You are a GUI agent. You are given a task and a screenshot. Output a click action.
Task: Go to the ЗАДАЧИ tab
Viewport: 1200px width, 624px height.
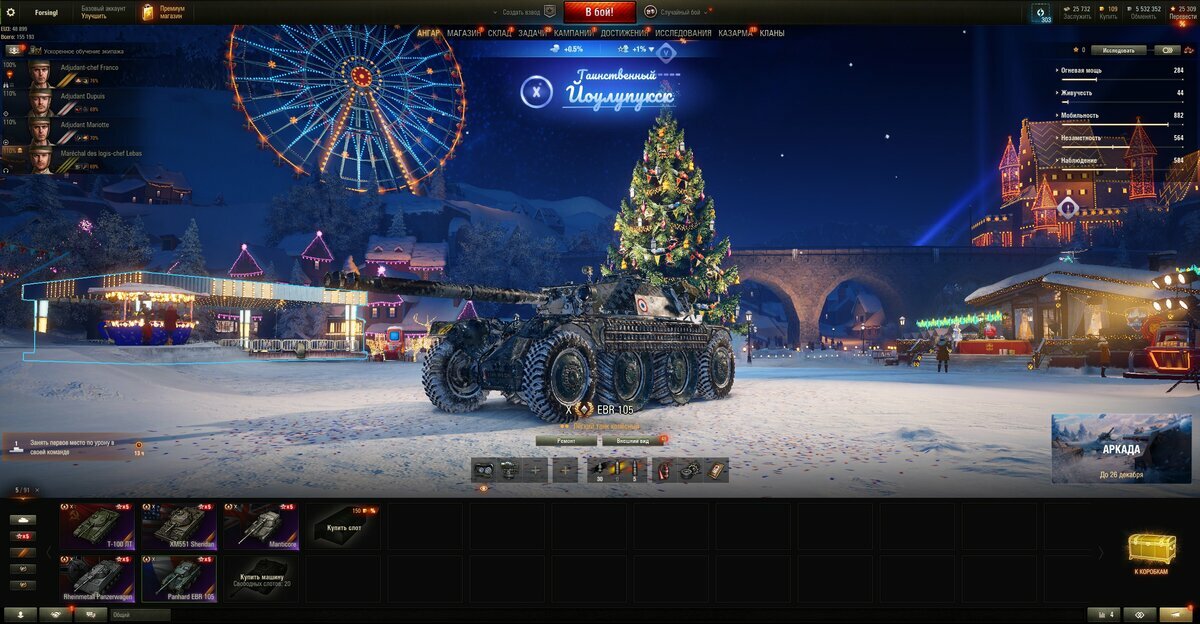(x=531, y=33)
